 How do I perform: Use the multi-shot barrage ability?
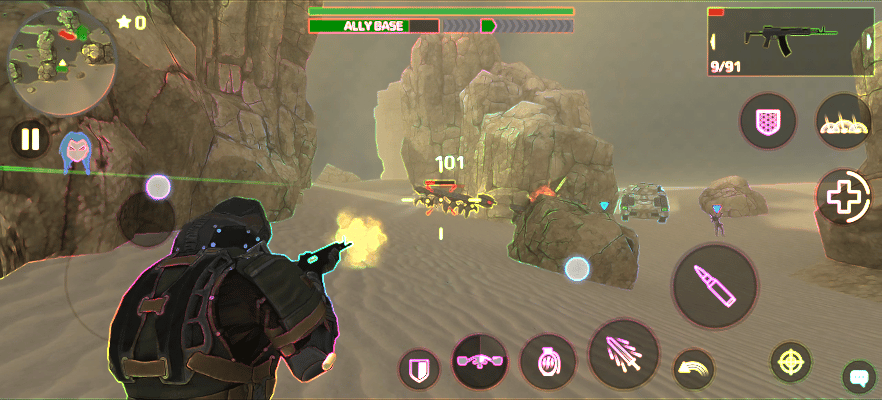624,355
